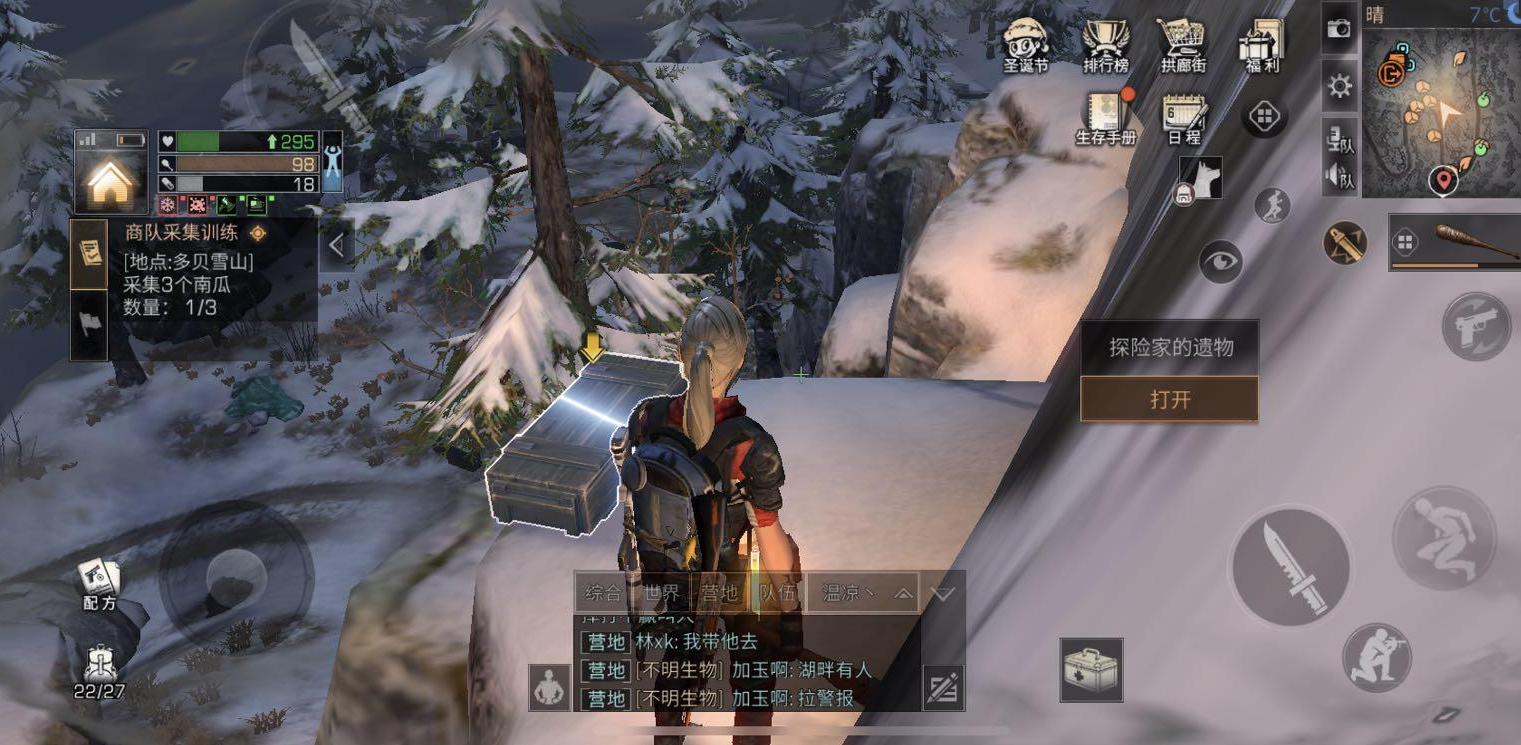Open the 日程 schedule calendar

(1184, 118)
